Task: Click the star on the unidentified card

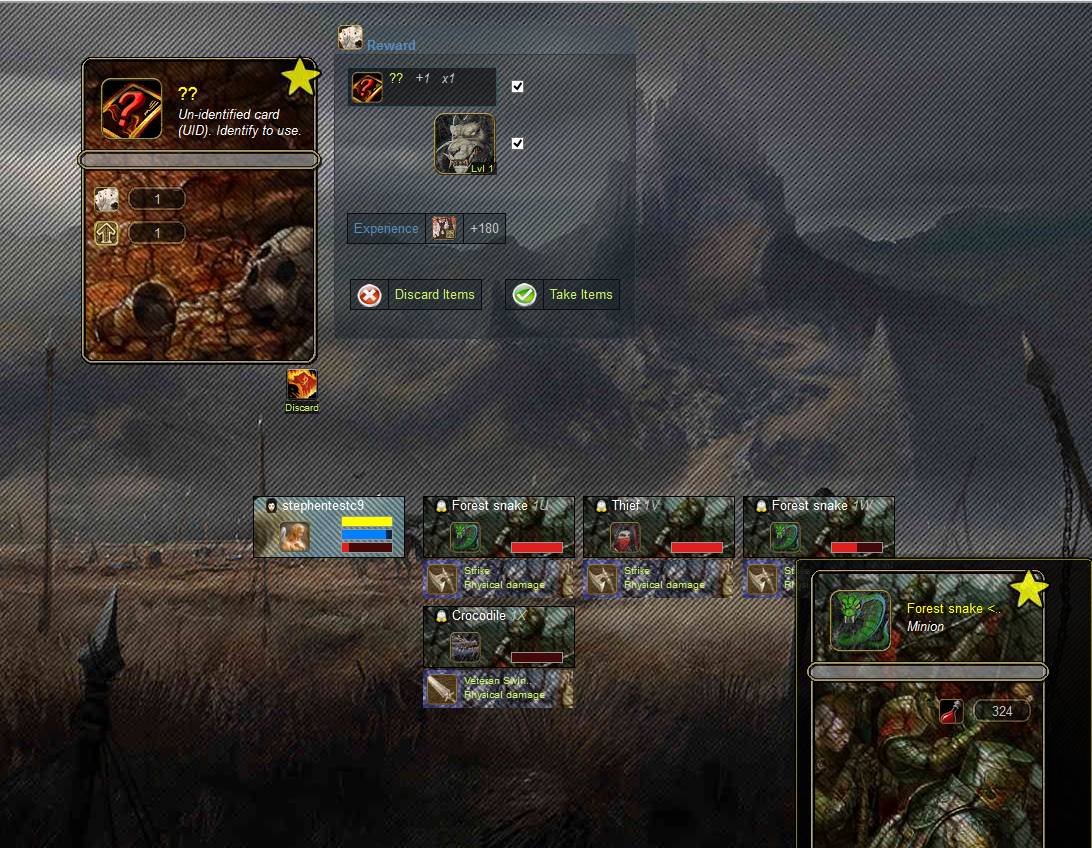Action: click(300, 77)
